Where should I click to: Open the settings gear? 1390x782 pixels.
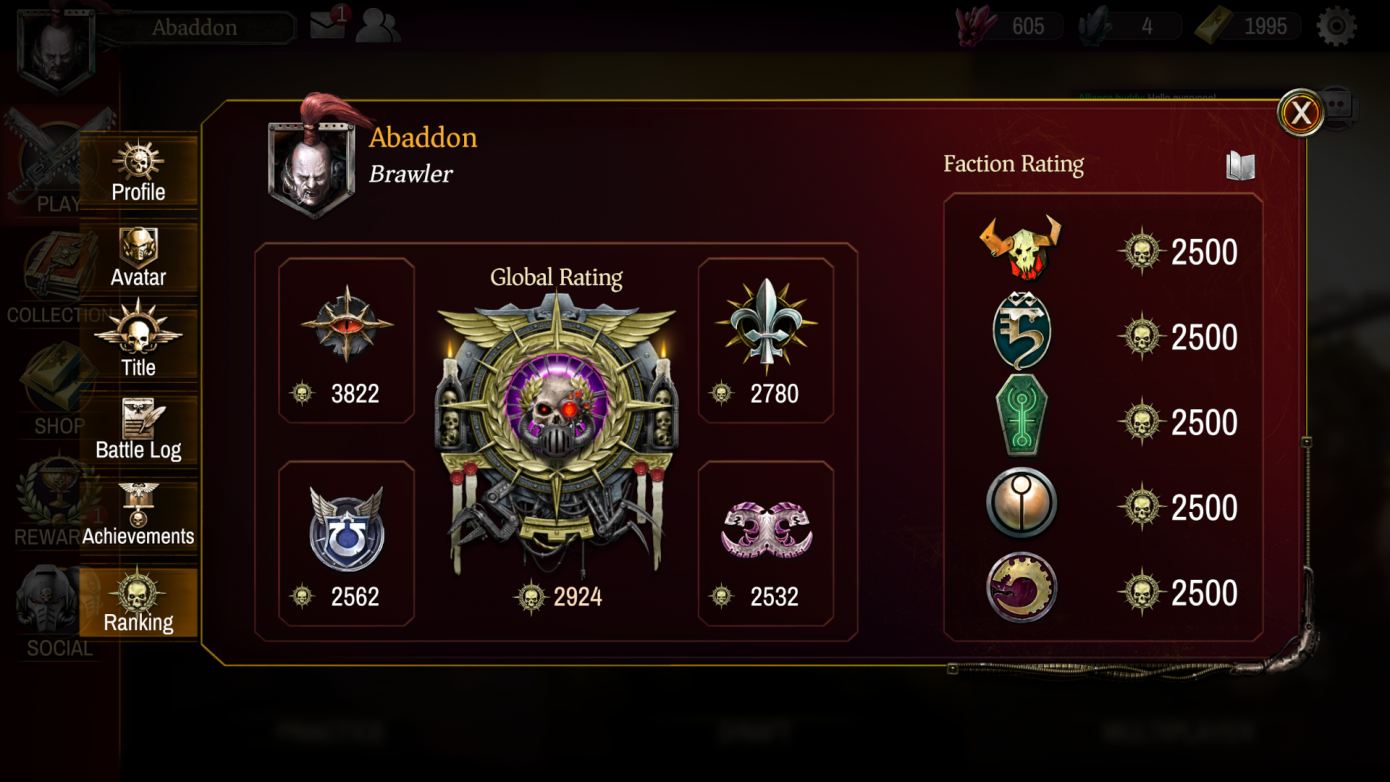tap(1338, 25)
